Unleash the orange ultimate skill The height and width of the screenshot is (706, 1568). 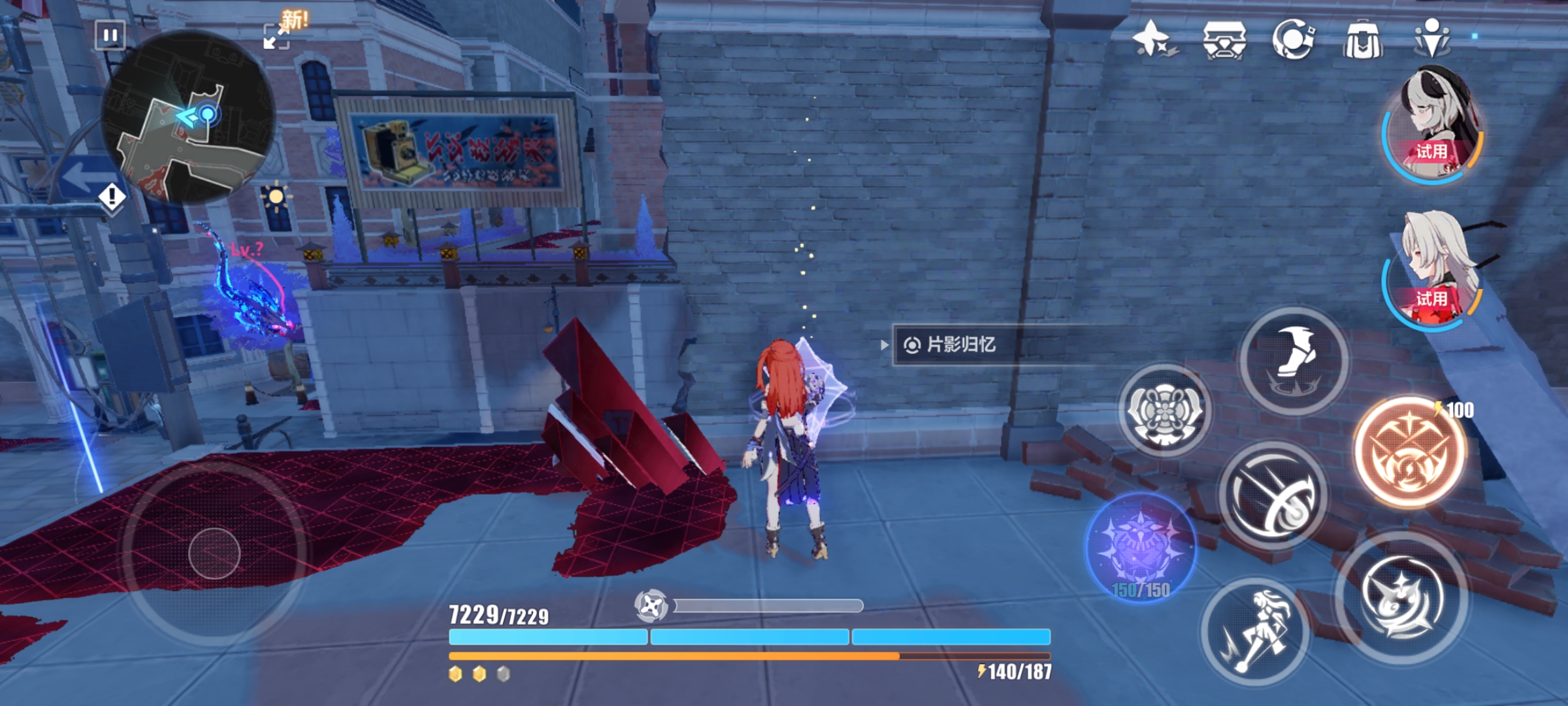[x=1410, y=452]
